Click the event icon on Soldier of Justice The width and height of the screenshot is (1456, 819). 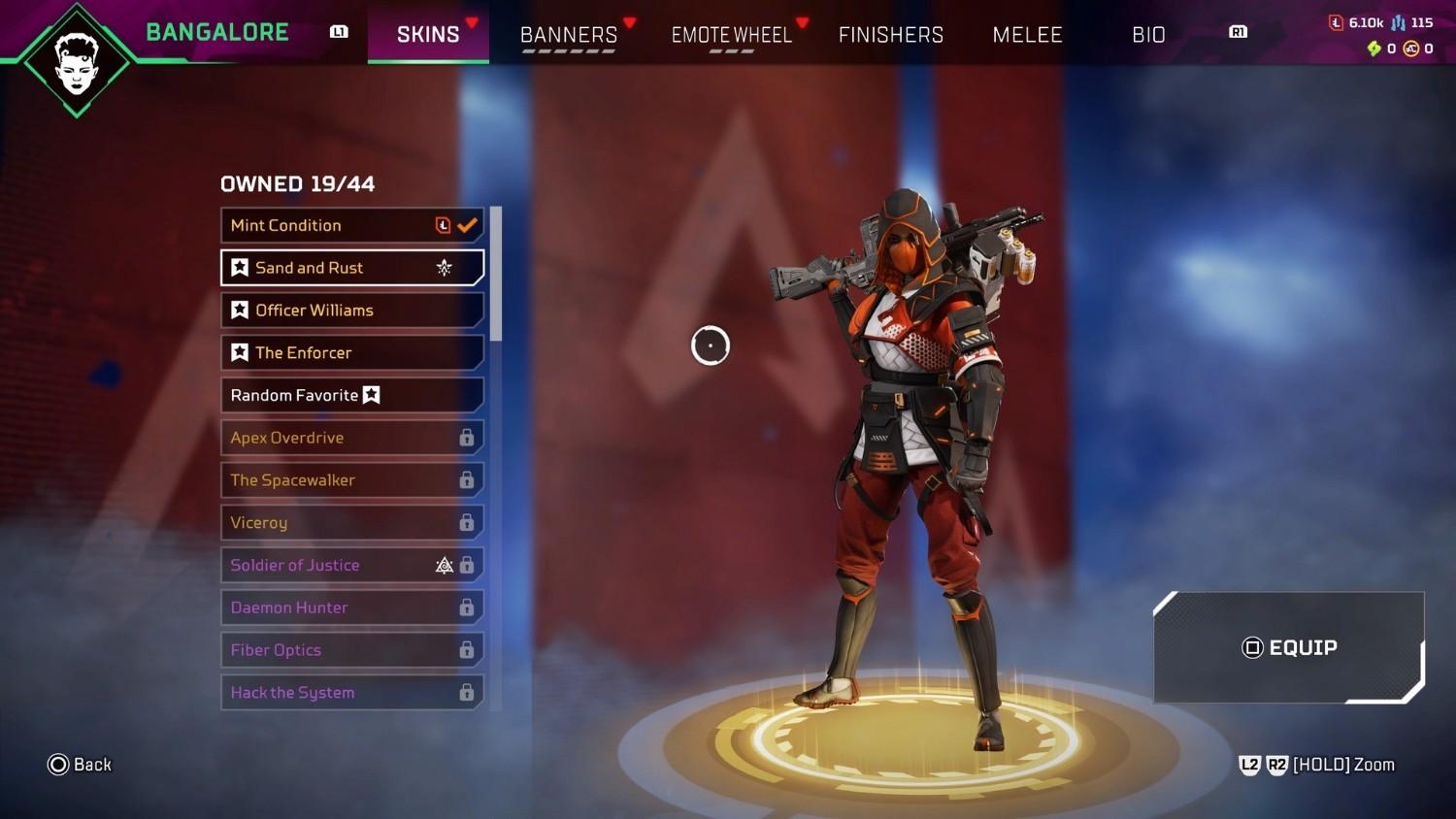click(x=445, y=565)
